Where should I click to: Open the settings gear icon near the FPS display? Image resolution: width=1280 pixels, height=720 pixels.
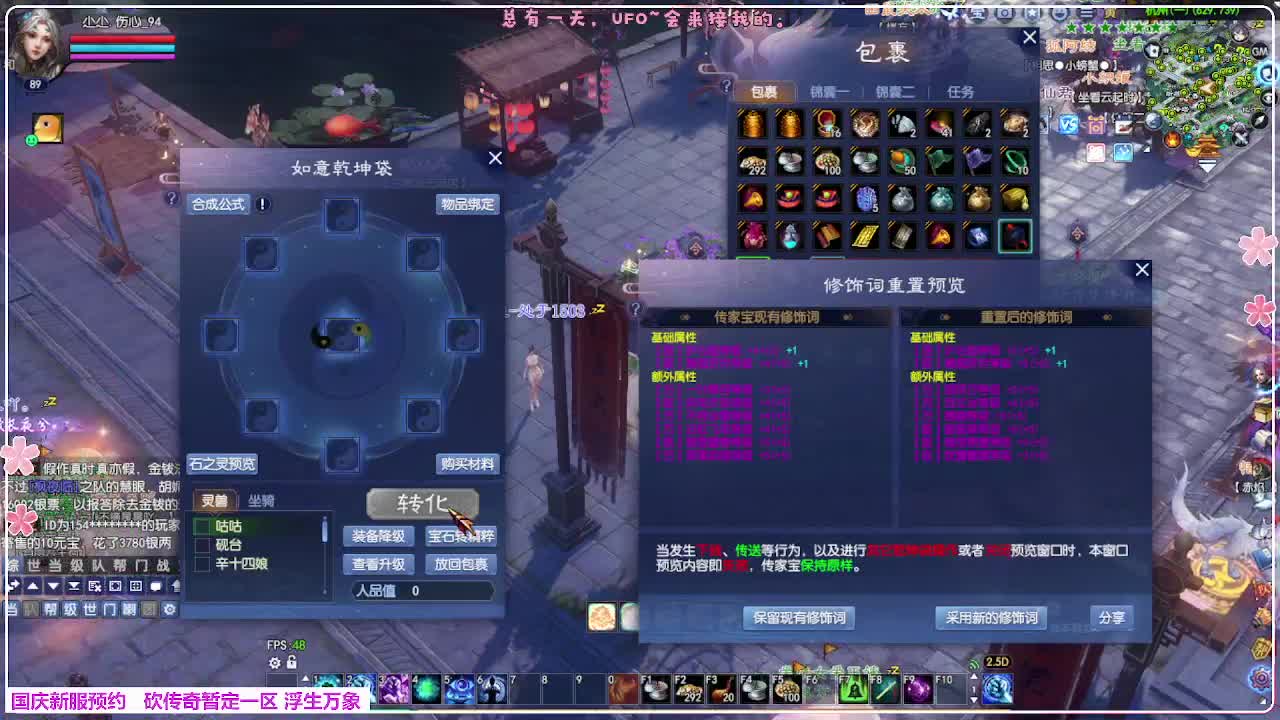pos(274,663)
